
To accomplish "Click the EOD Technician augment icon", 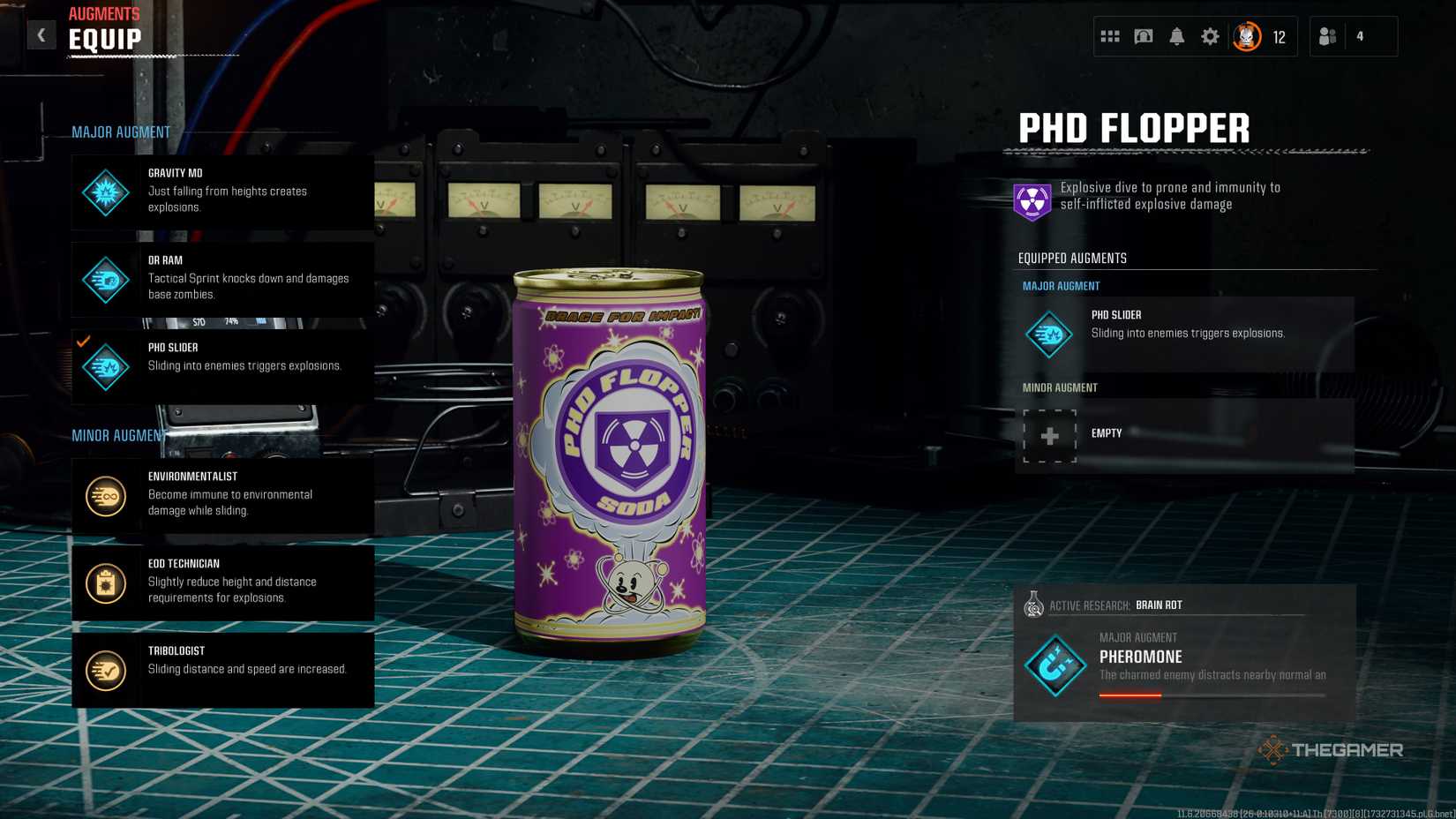I will (x=105, y=582).
